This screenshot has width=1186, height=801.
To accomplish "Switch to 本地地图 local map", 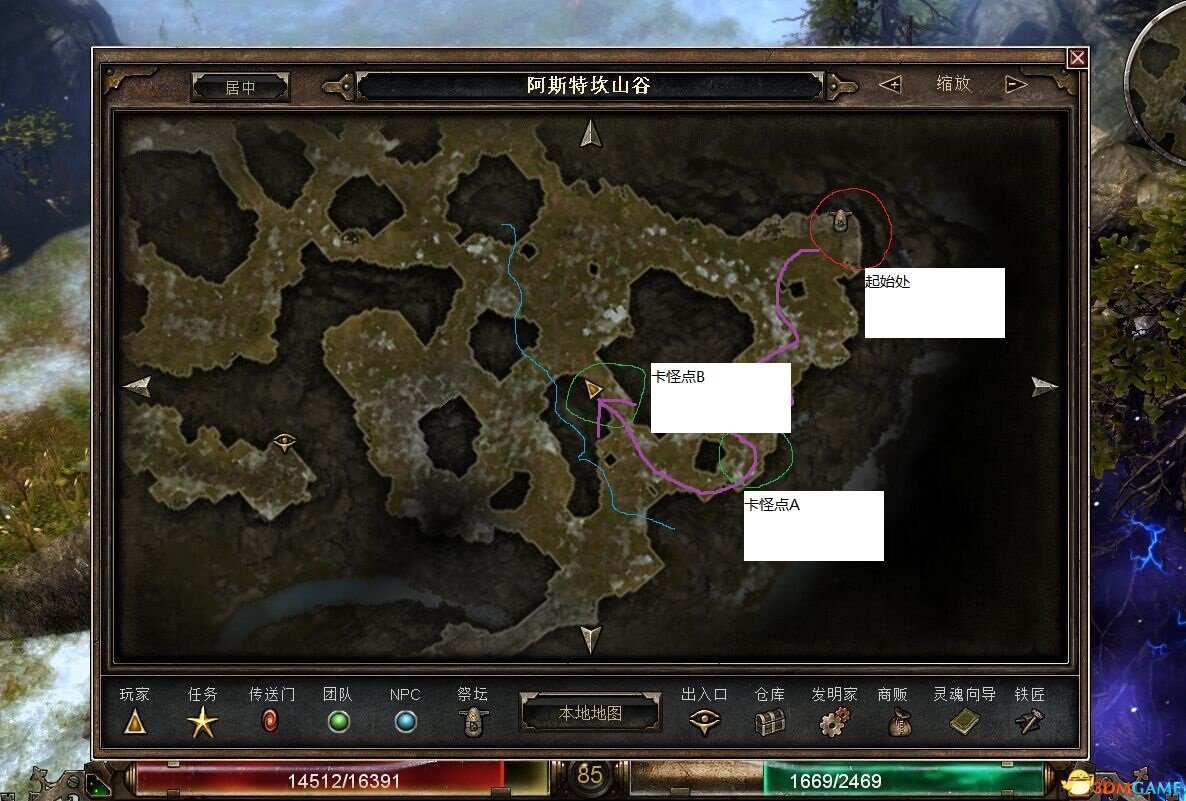I will [x=590, y=714].
